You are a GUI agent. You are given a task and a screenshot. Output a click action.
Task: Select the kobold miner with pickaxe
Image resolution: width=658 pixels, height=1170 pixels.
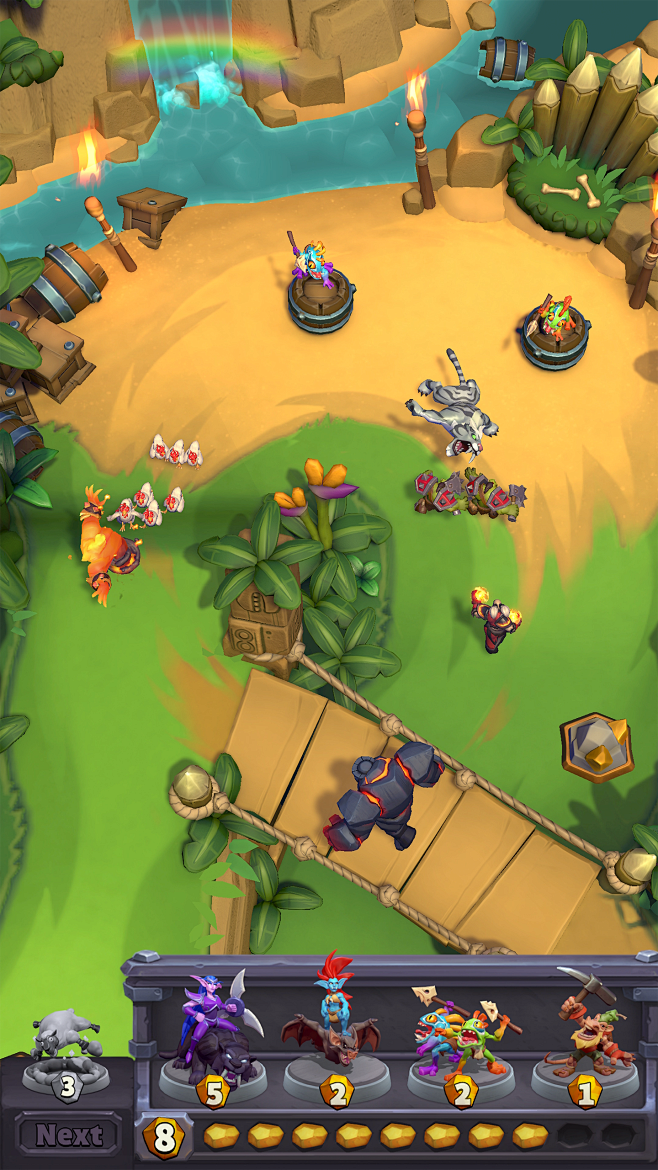click(x=585, y=1035)
